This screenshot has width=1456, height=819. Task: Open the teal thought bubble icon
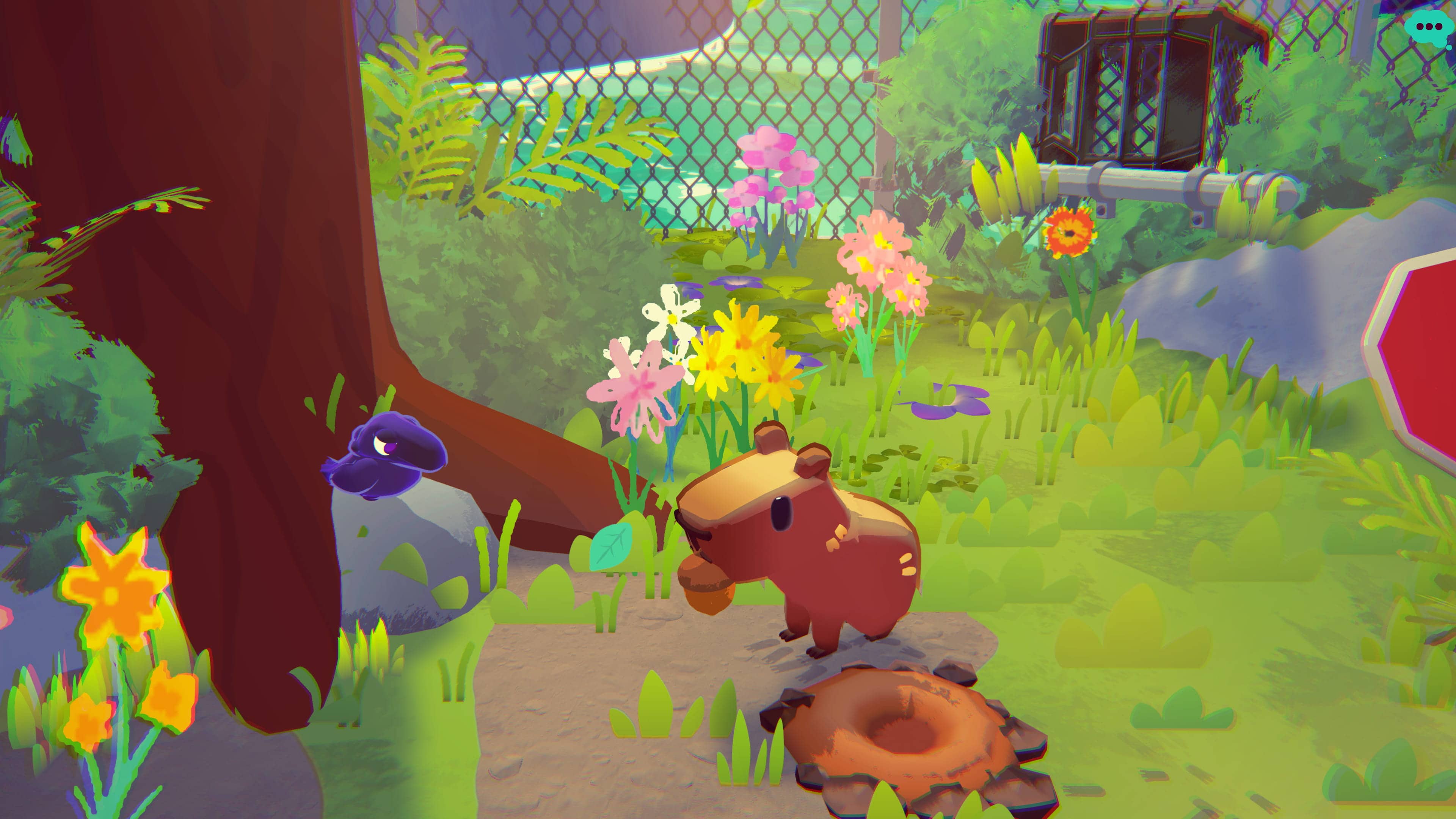1429,27
